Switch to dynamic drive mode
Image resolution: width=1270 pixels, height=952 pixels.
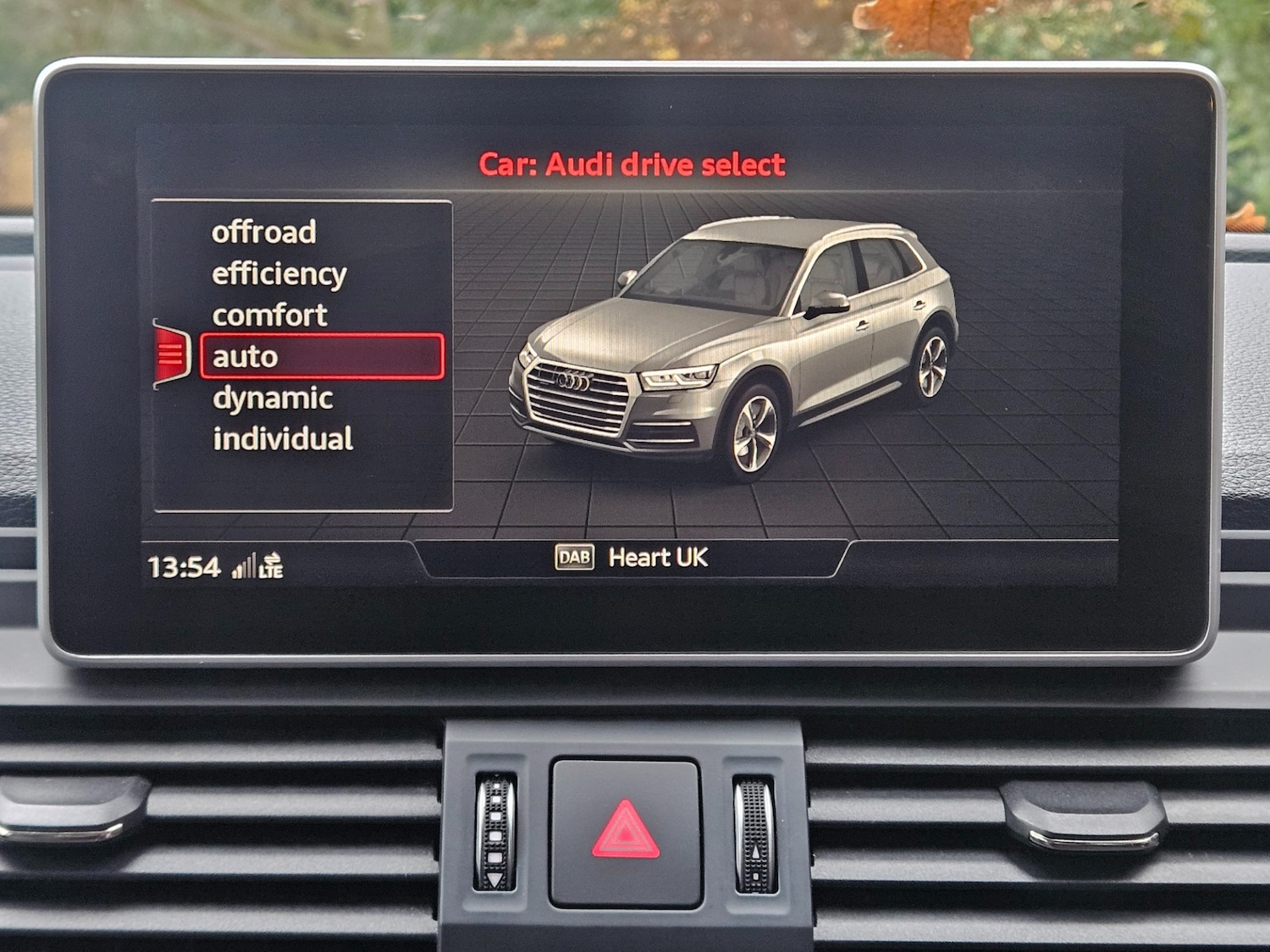(273, 397)
